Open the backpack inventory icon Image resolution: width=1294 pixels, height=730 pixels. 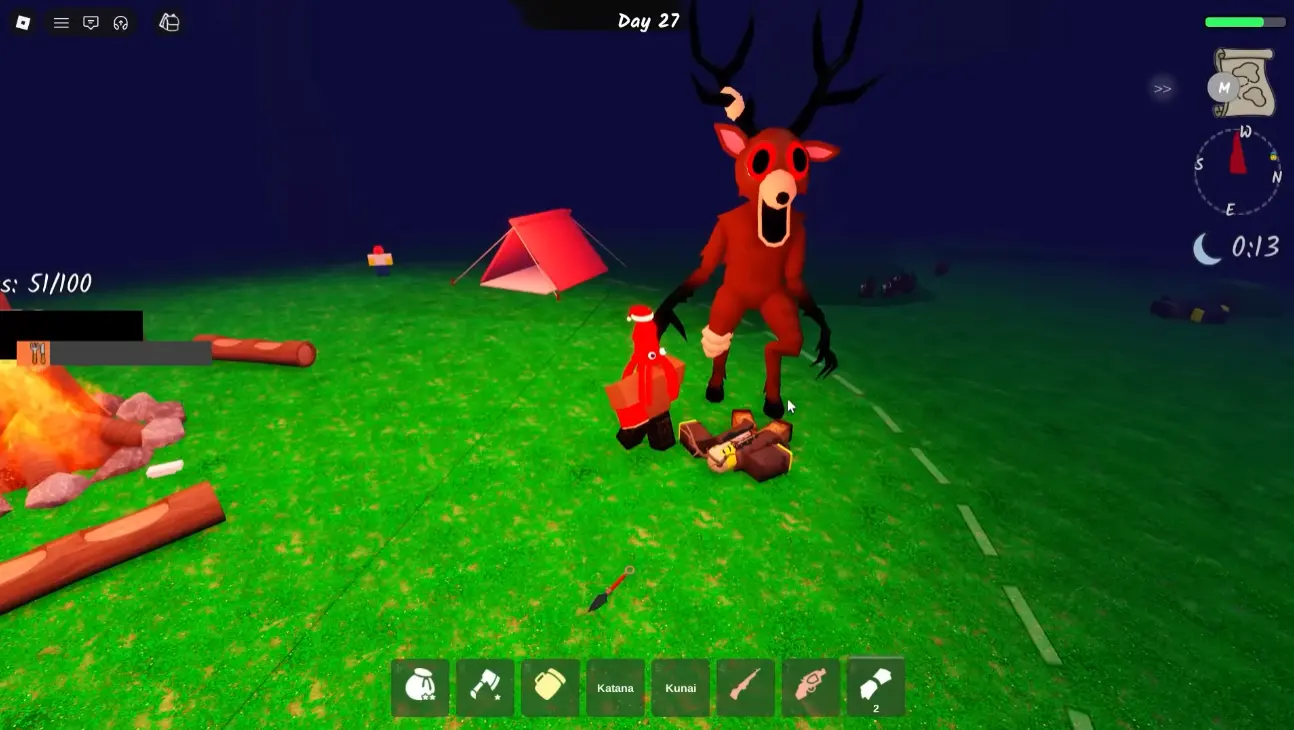(x=168, y=22)
